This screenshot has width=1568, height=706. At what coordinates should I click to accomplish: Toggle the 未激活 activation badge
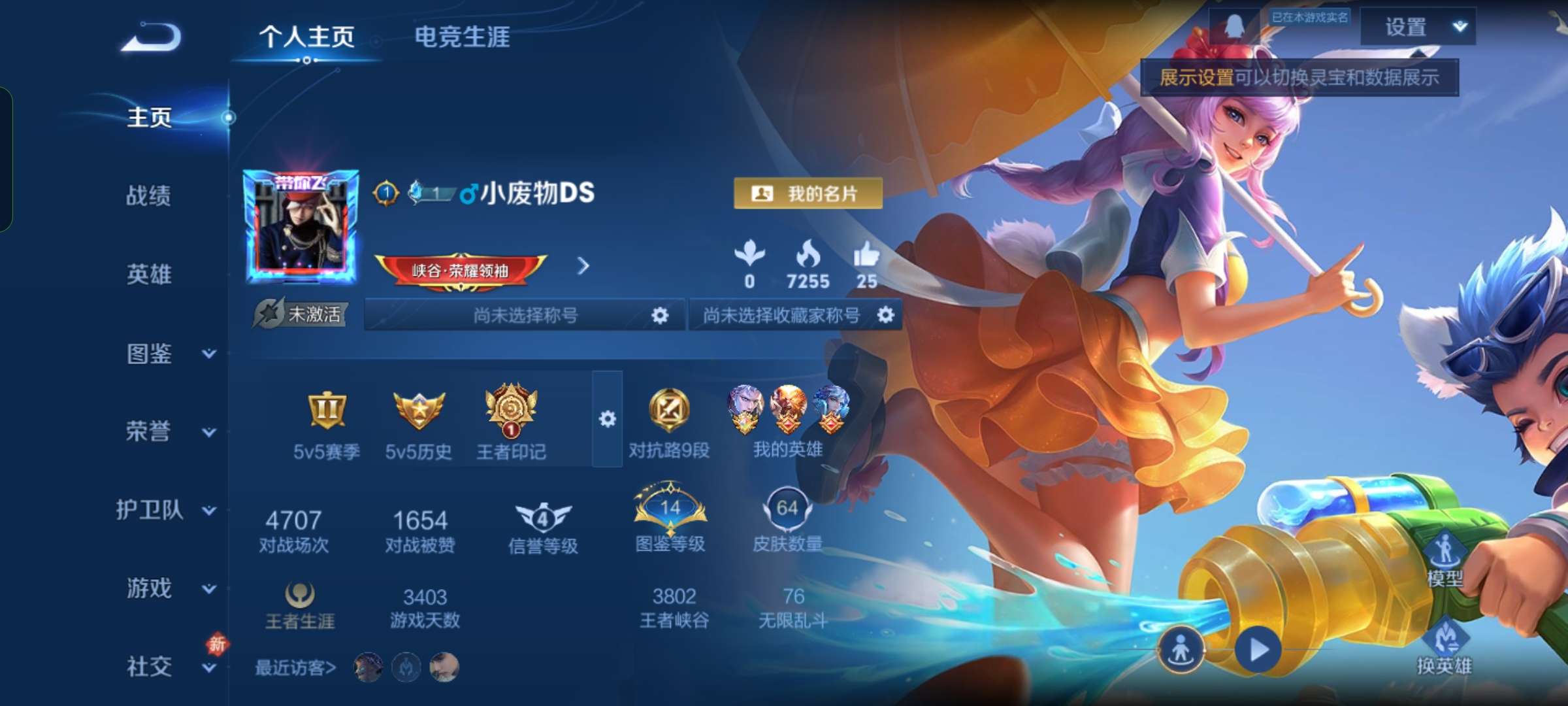point(301,313)
